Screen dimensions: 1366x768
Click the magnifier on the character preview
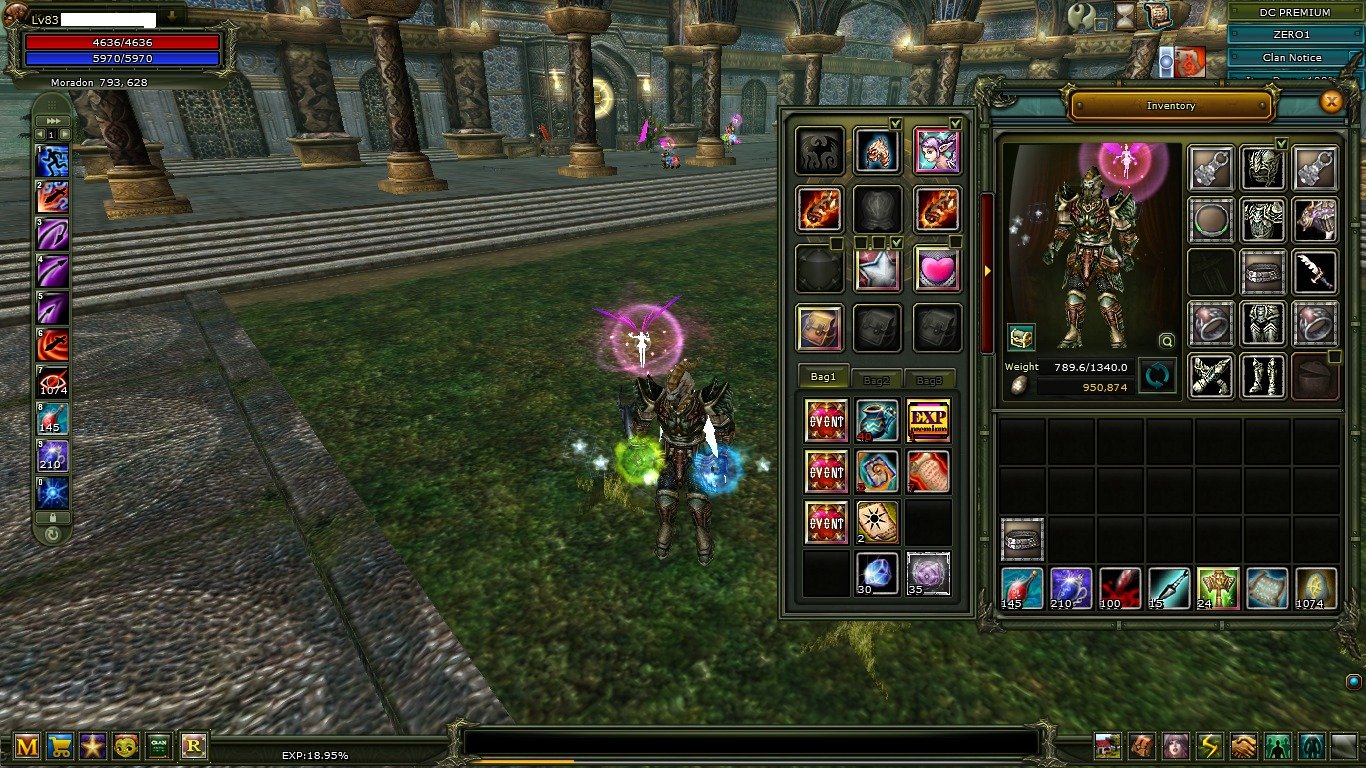click(1166, 340)
